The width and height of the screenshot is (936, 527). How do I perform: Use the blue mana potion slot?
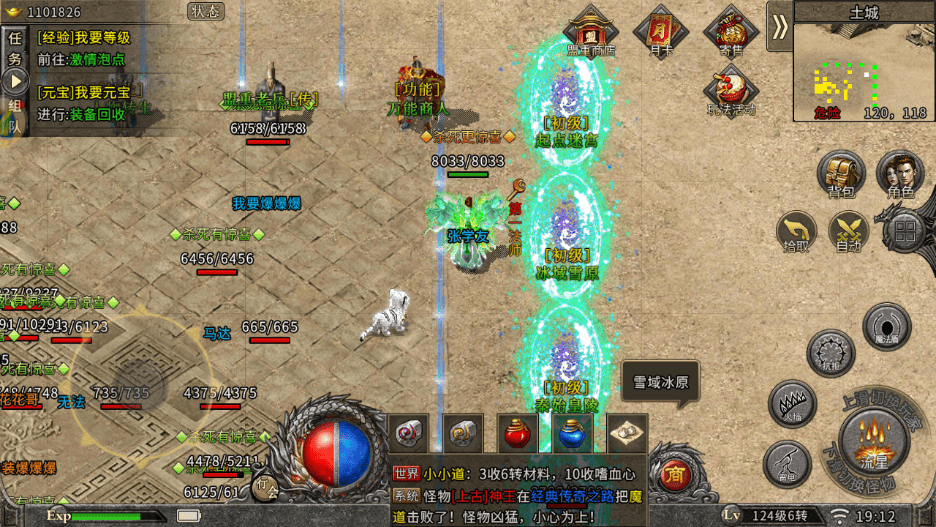coord(571,435)
